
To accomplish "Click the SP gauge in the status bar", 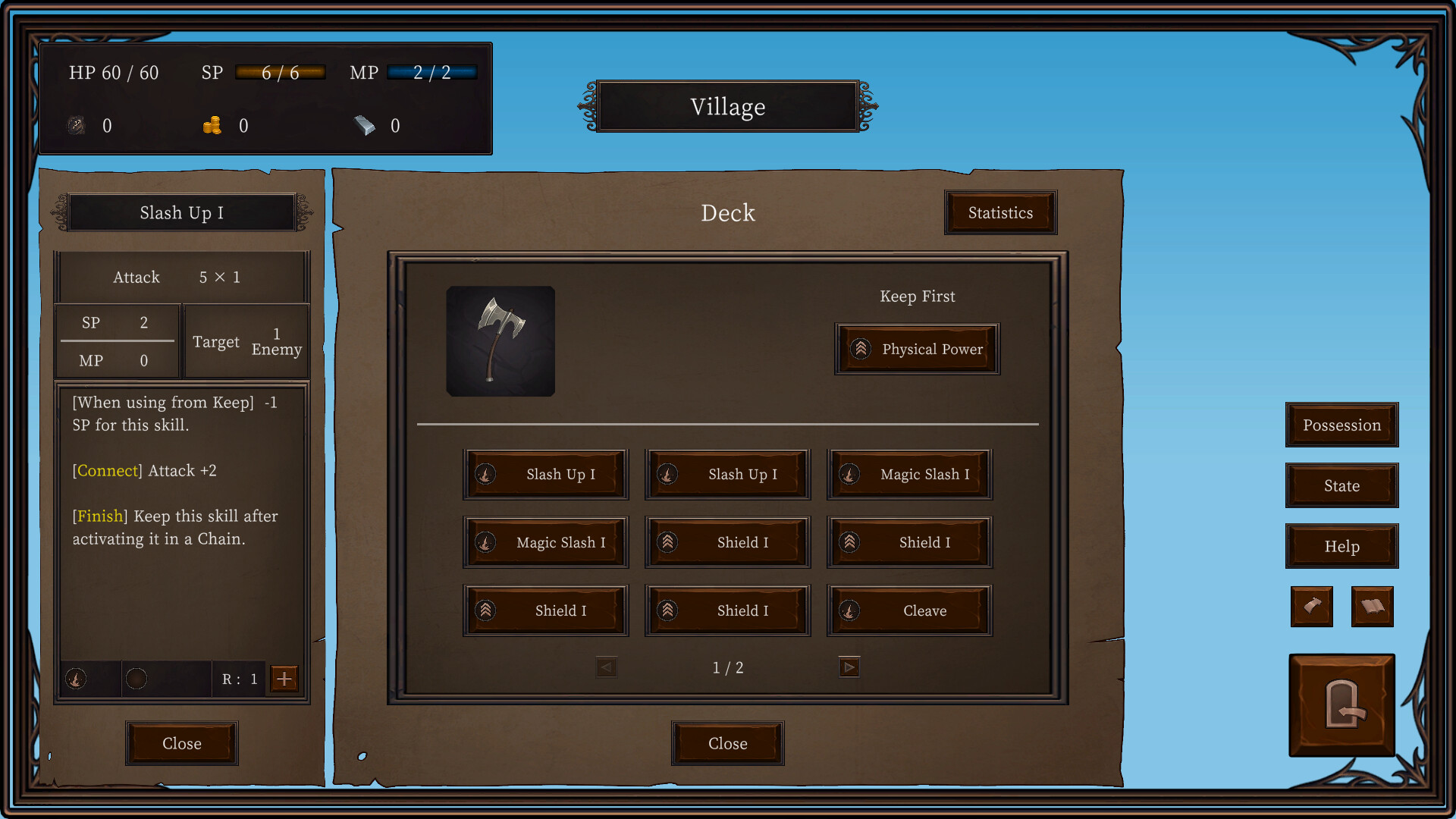I will 280,72.
